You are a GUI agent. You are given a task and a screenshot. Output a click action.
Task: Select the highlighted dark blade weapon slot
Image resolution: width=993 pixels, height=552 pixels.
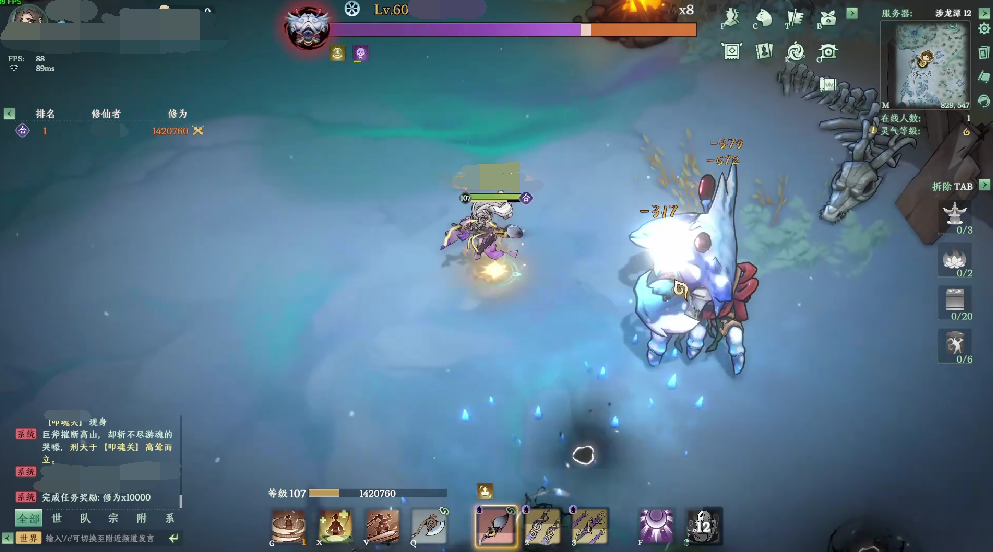coord(496,526)
